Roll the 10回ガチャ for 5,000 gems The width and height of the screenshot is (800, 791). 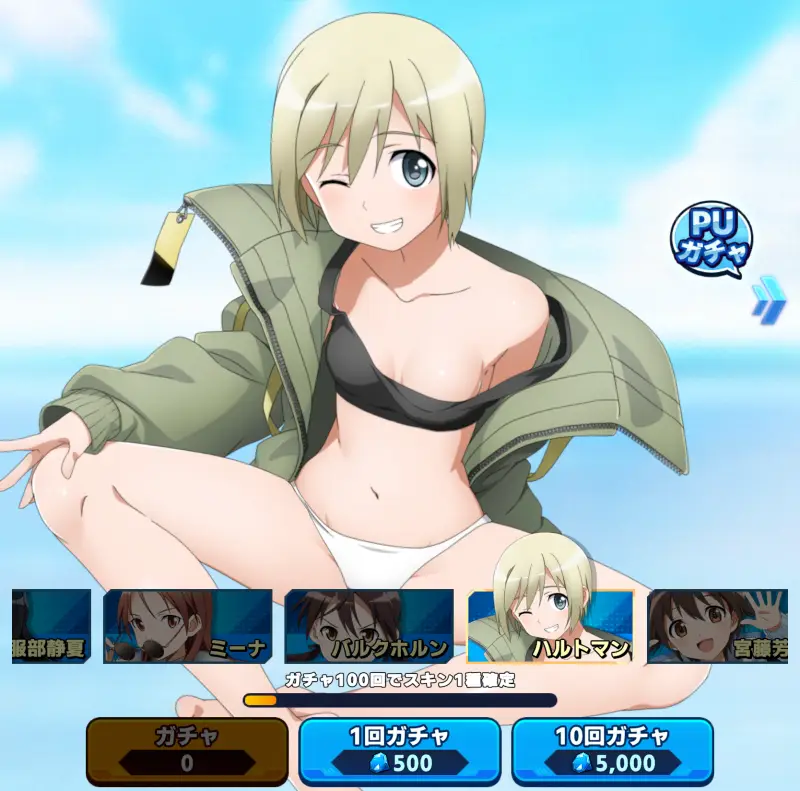click(x=613, y=750)
